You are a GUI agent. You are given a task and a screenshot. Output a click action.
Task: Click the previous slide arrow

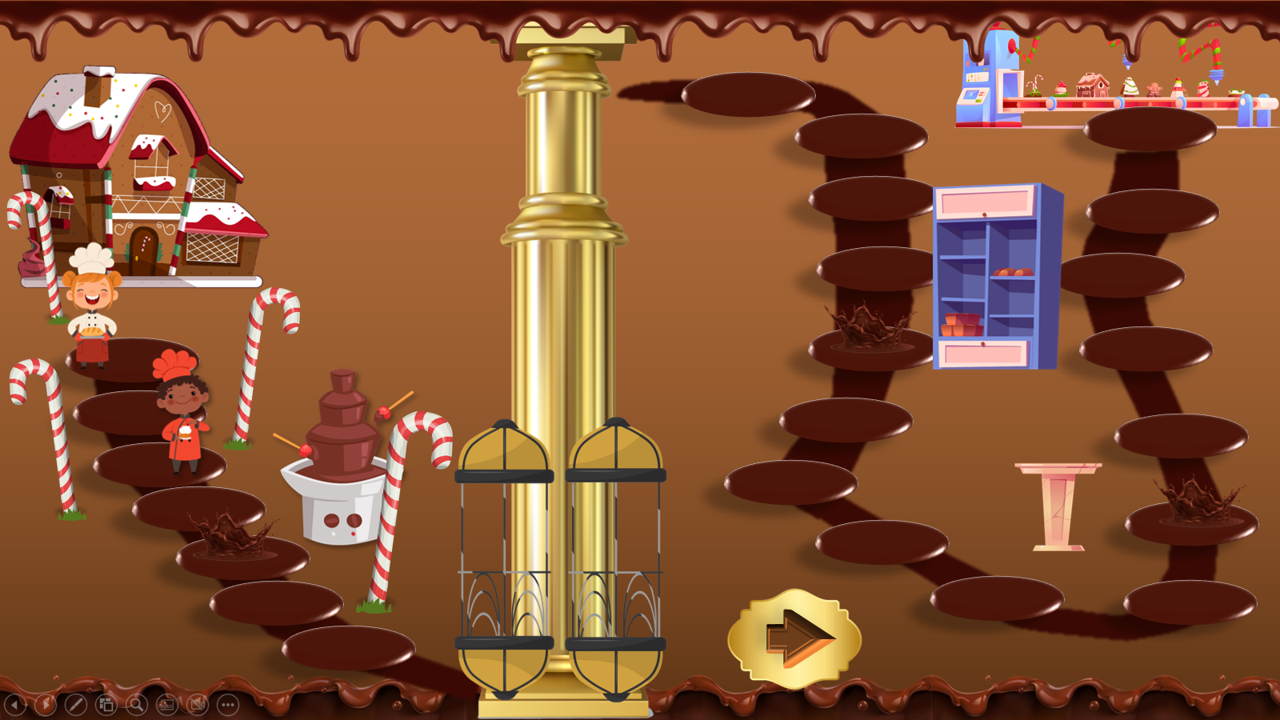[x=13, y=705]
